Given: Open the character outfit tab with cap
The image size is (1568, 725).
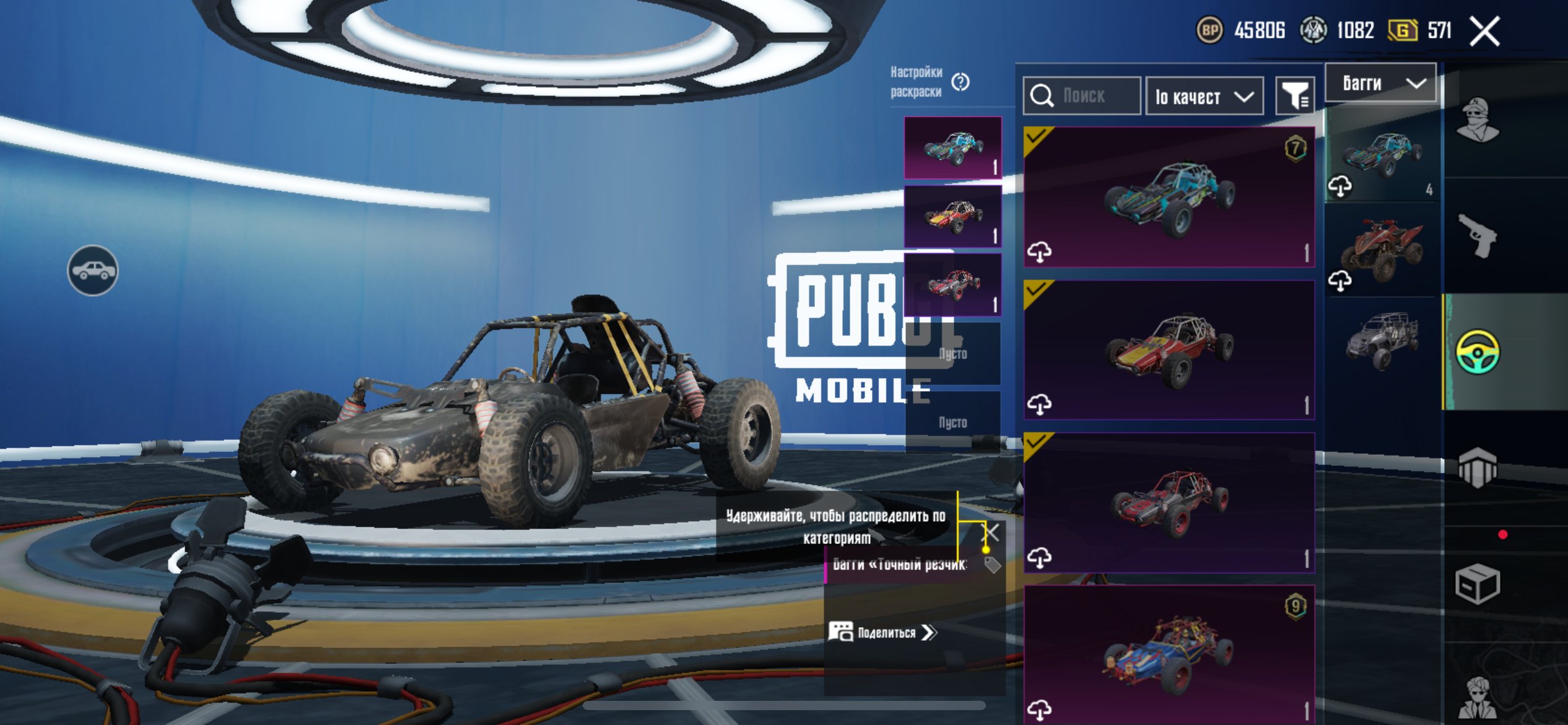Looking at the screenshot, I should point(1477,120).
